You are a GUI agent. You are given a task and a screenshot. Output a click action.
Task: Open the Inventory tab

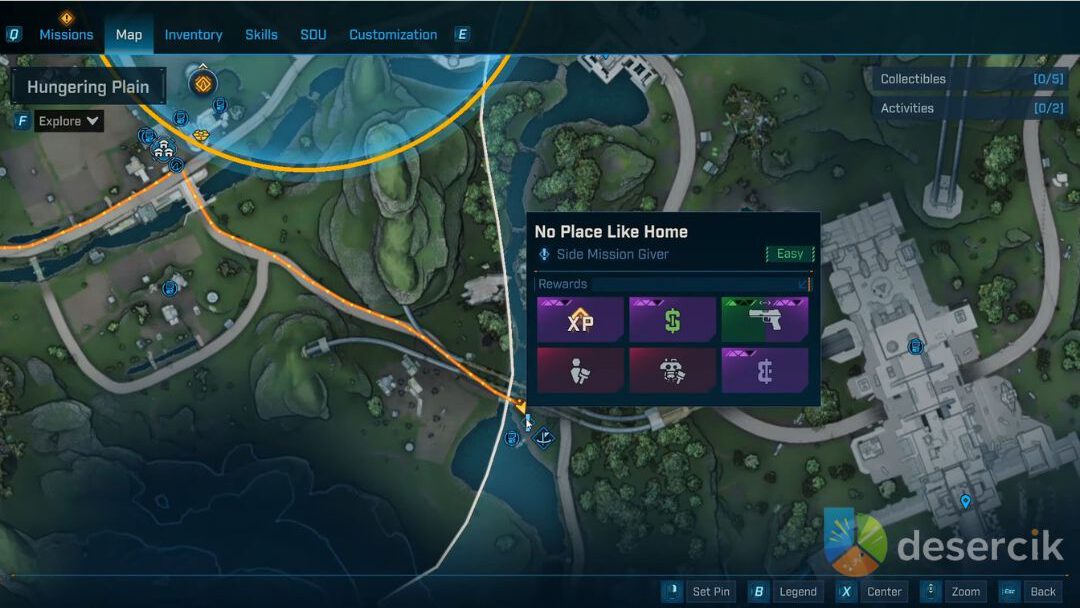pos(193,34)
